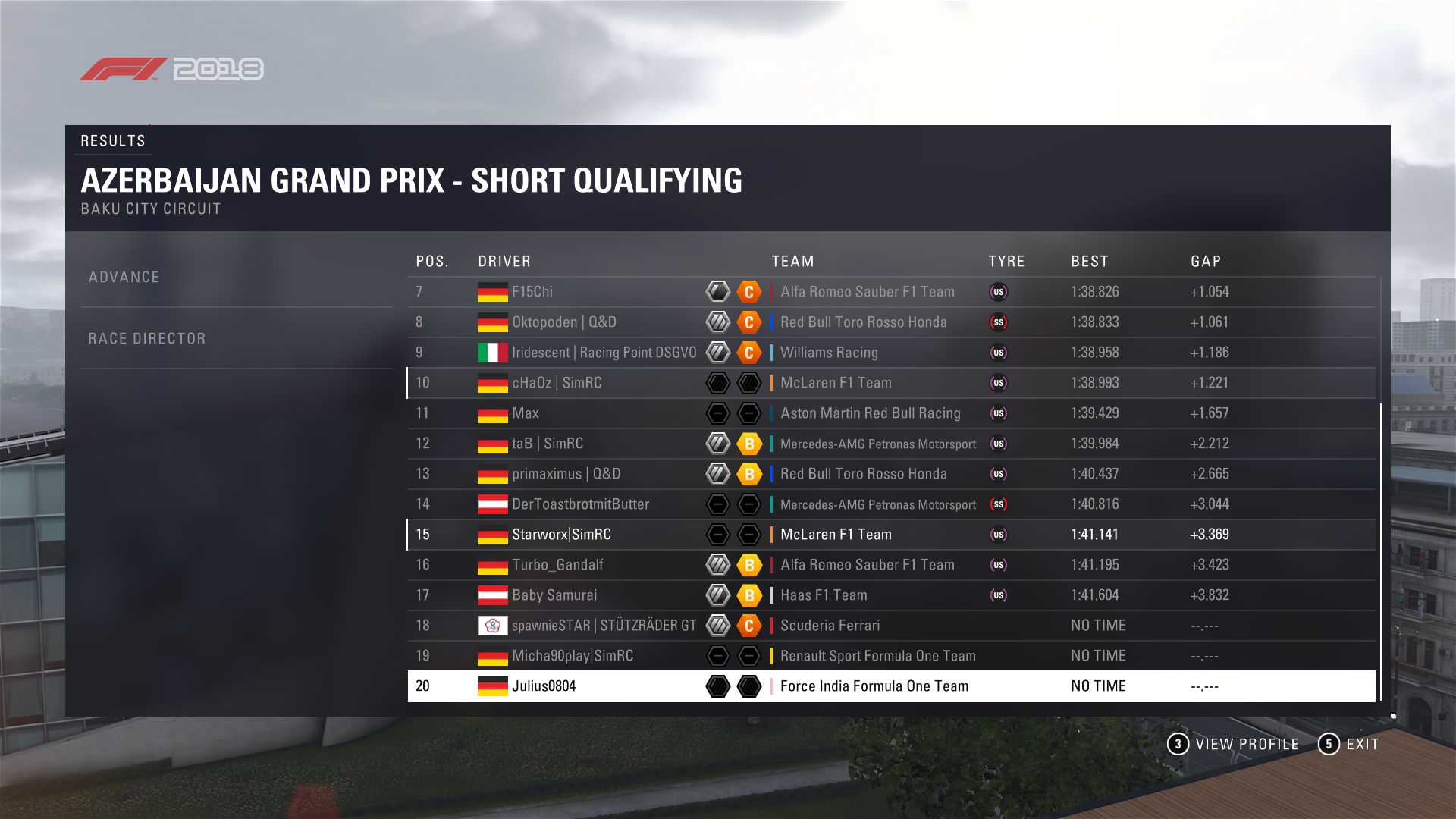Select the Baby Samurai row
This screenshot has height=819, width=1456.
pyautogui.click(x=554, y=595)
